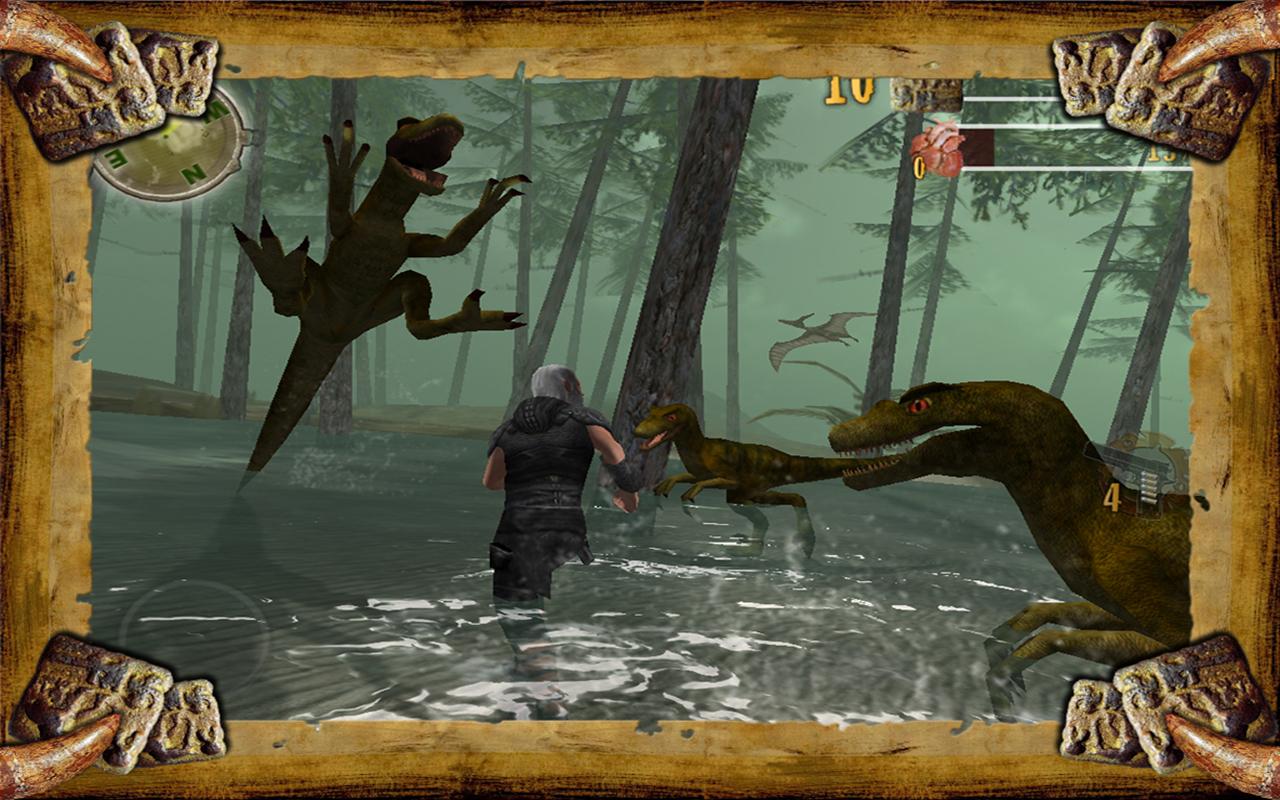Tap the counter displaying 15 at top right
The height and width of the screenshot is (800, 1280).
pyautogui.click(x=1160, y=155)
